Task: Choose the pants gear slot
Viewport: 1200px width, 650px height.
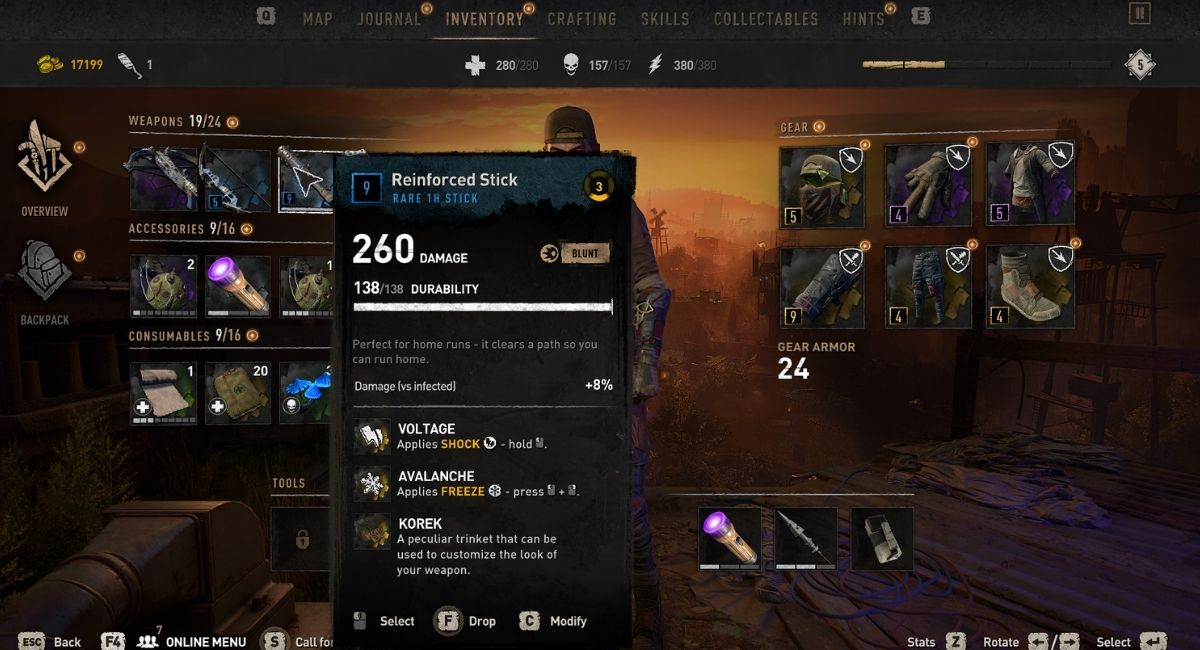Action: coord(927,287)
